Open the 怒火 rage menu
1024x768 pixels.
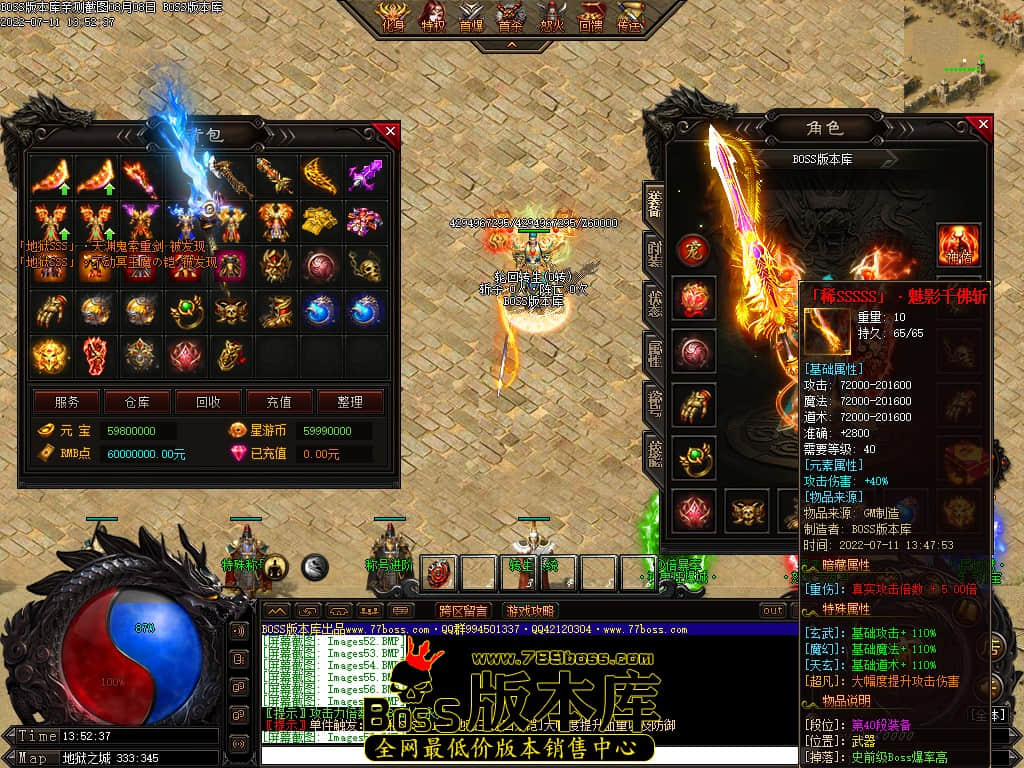point(550,17)
